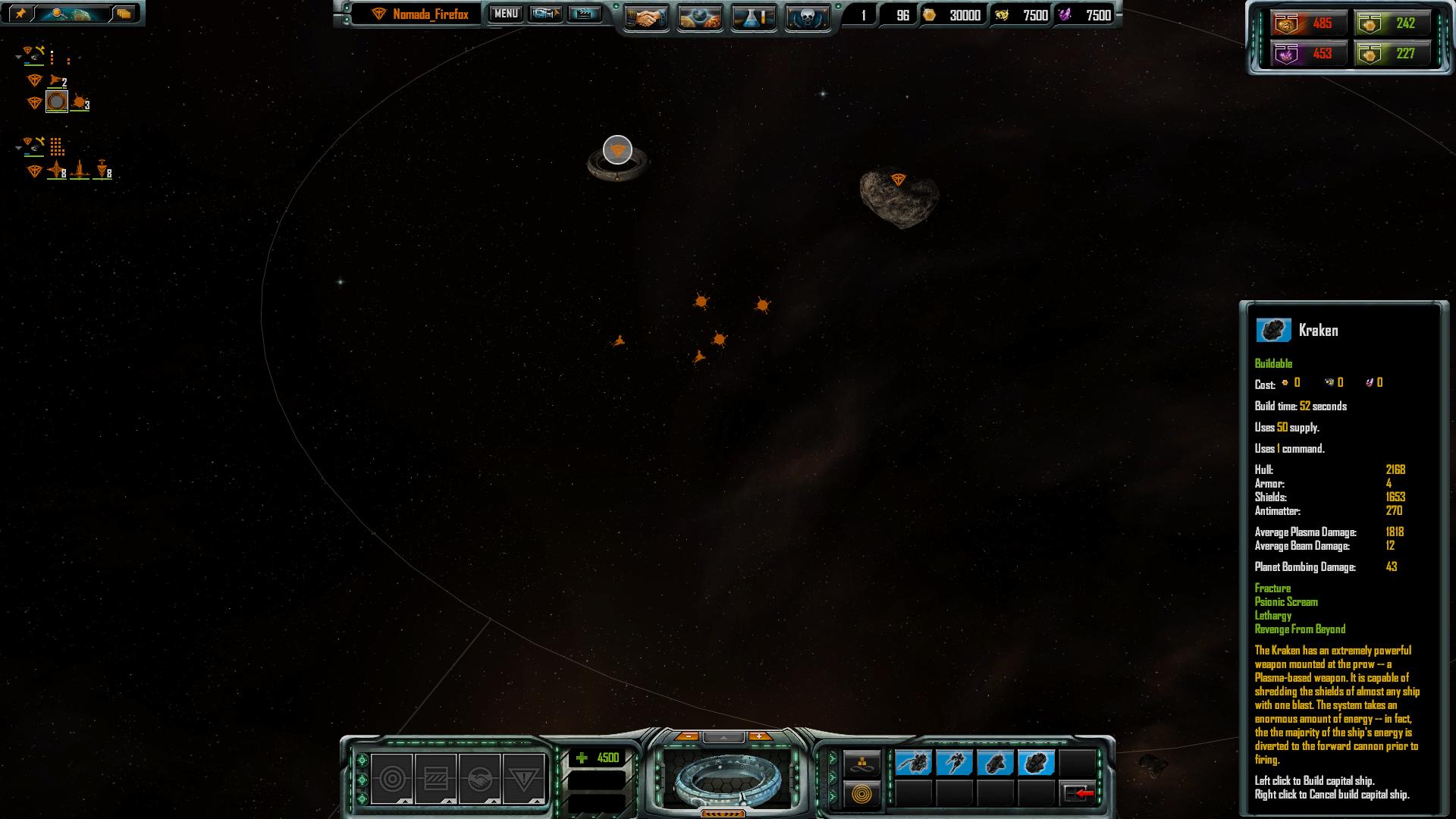Open the diplomacy handshake screen
Screen dimensions: 1456x819
(x=646, y=17)
